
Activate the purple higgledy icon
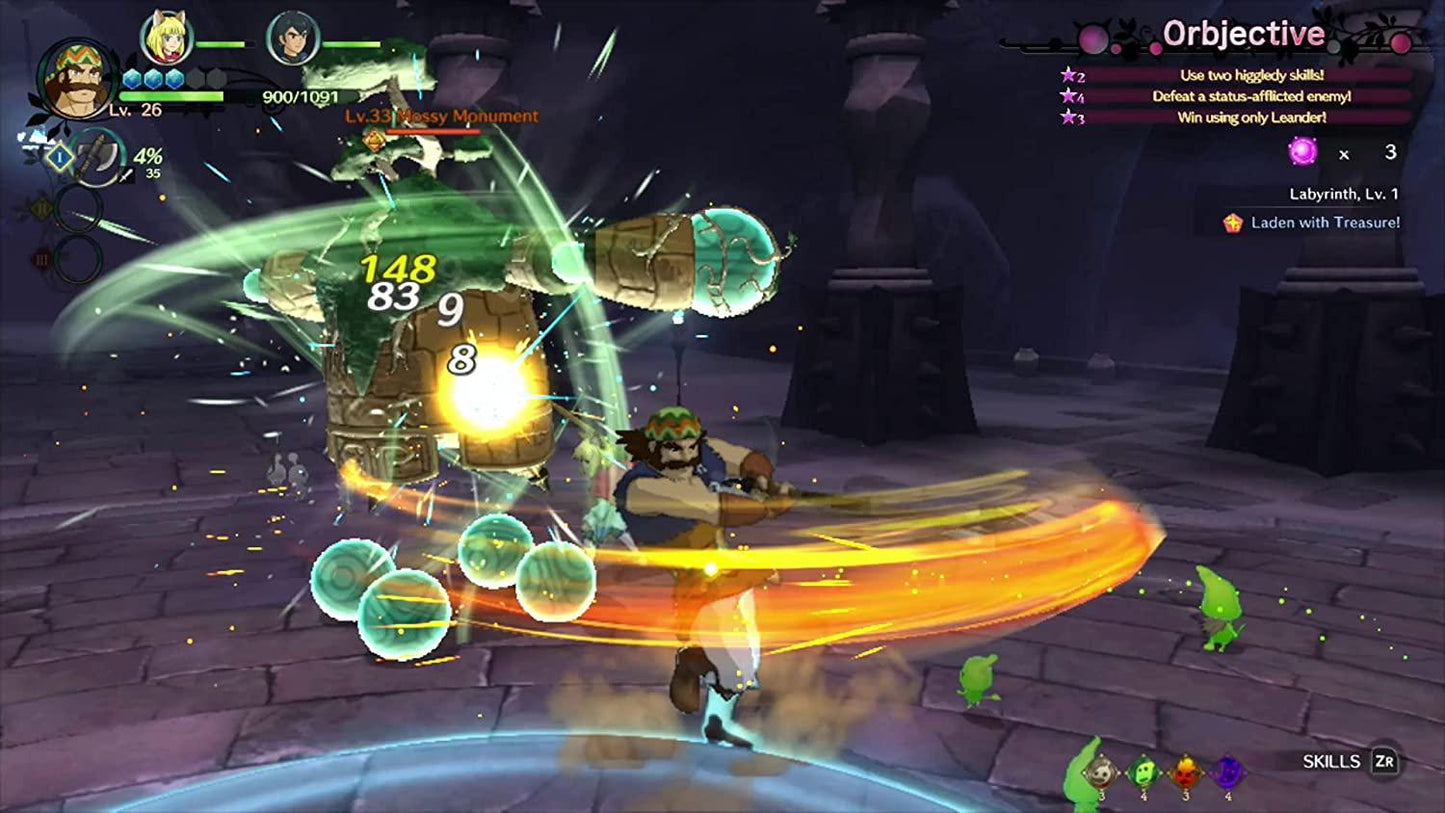[x=1227, y=770]
